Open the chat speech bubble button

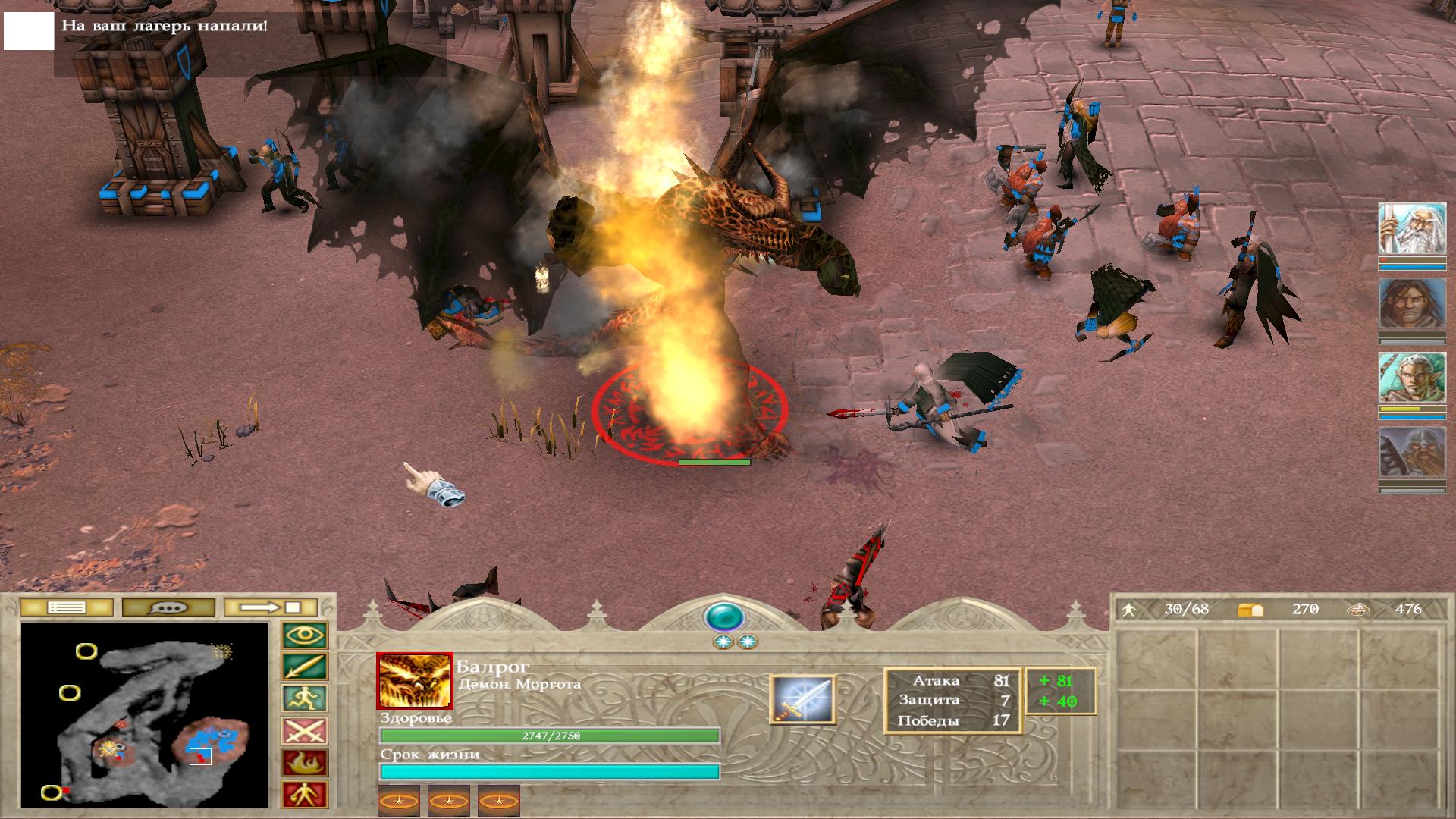pos(168,607)
